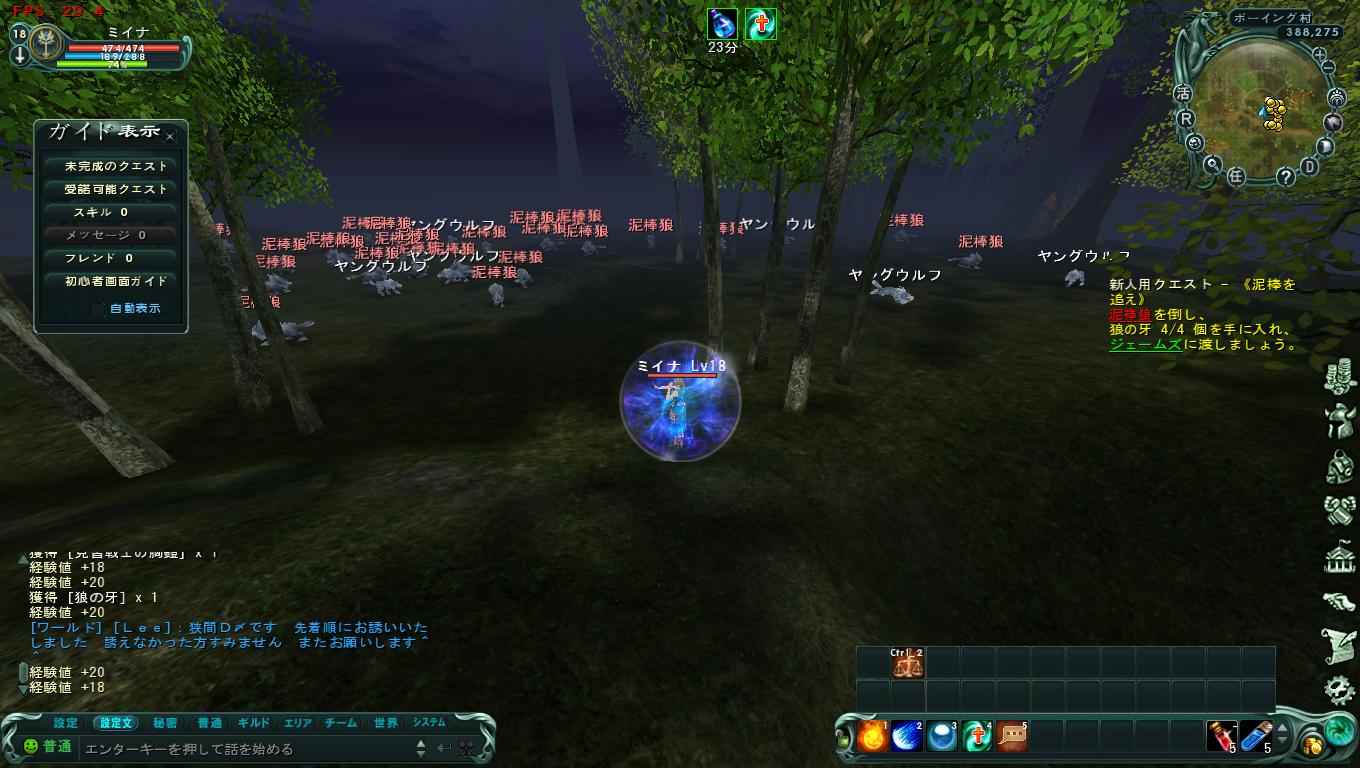The image size is (1360, 768).
Task: Switch to the システム chat tab
Action: [429, 723]
